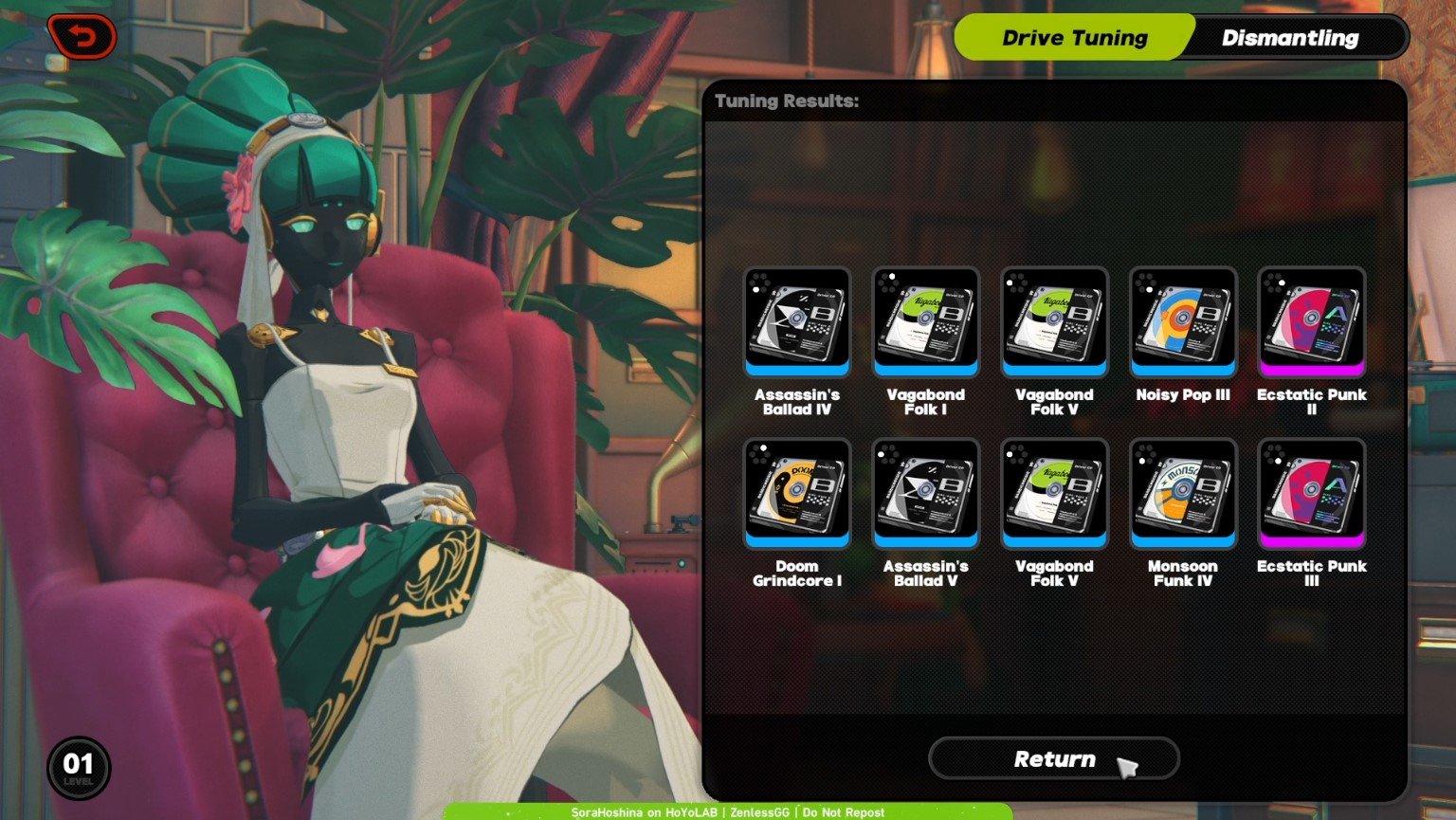Select the Monsoon Funk IV drive disc

[x=1183, y=493]
